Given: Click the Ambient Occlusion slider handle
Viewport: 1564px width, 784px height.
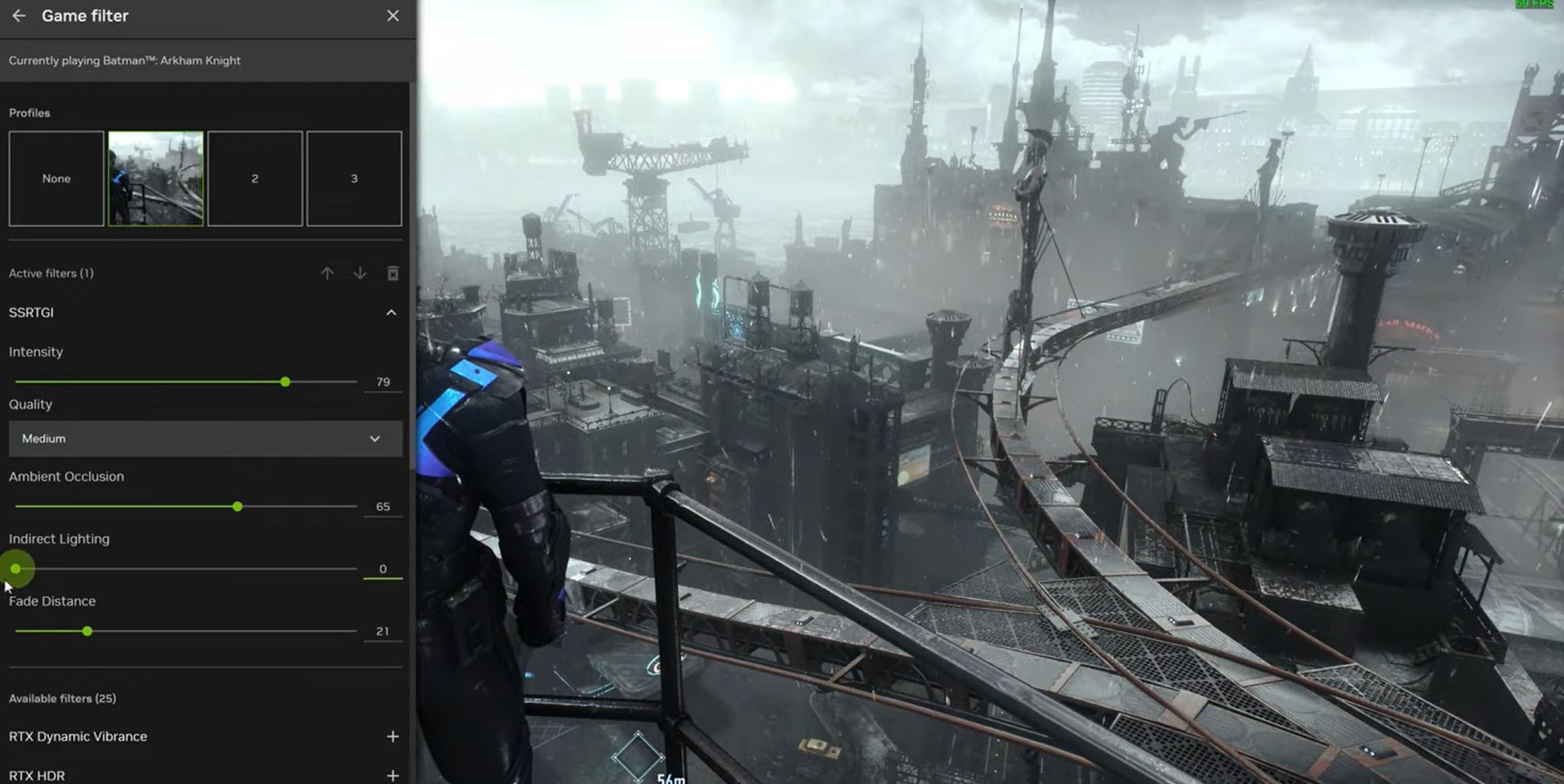Looking at the screenshot, I should click(x=237, y=507).
